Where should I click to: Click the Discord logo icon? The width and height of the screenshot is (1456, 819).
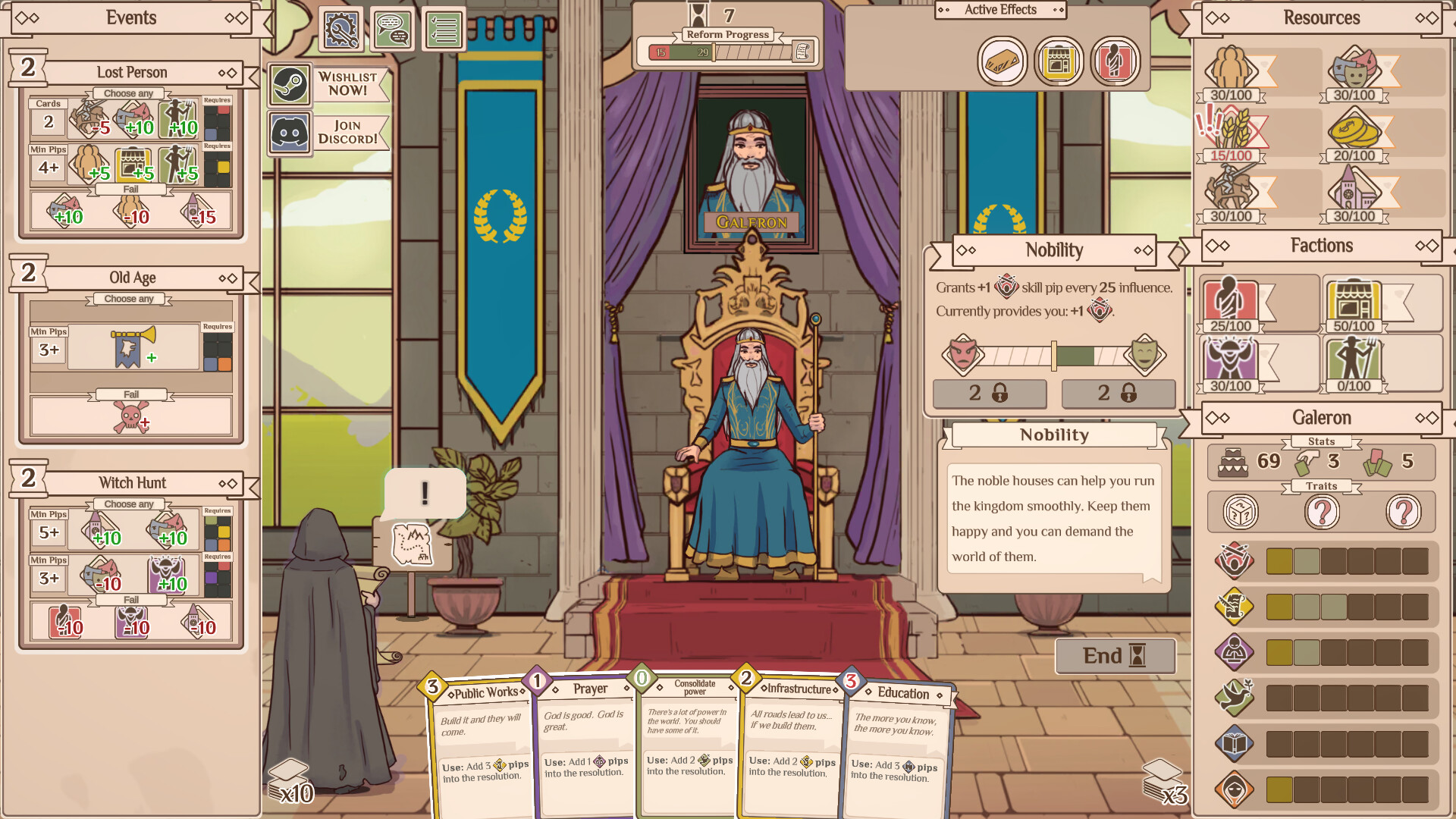289,132
